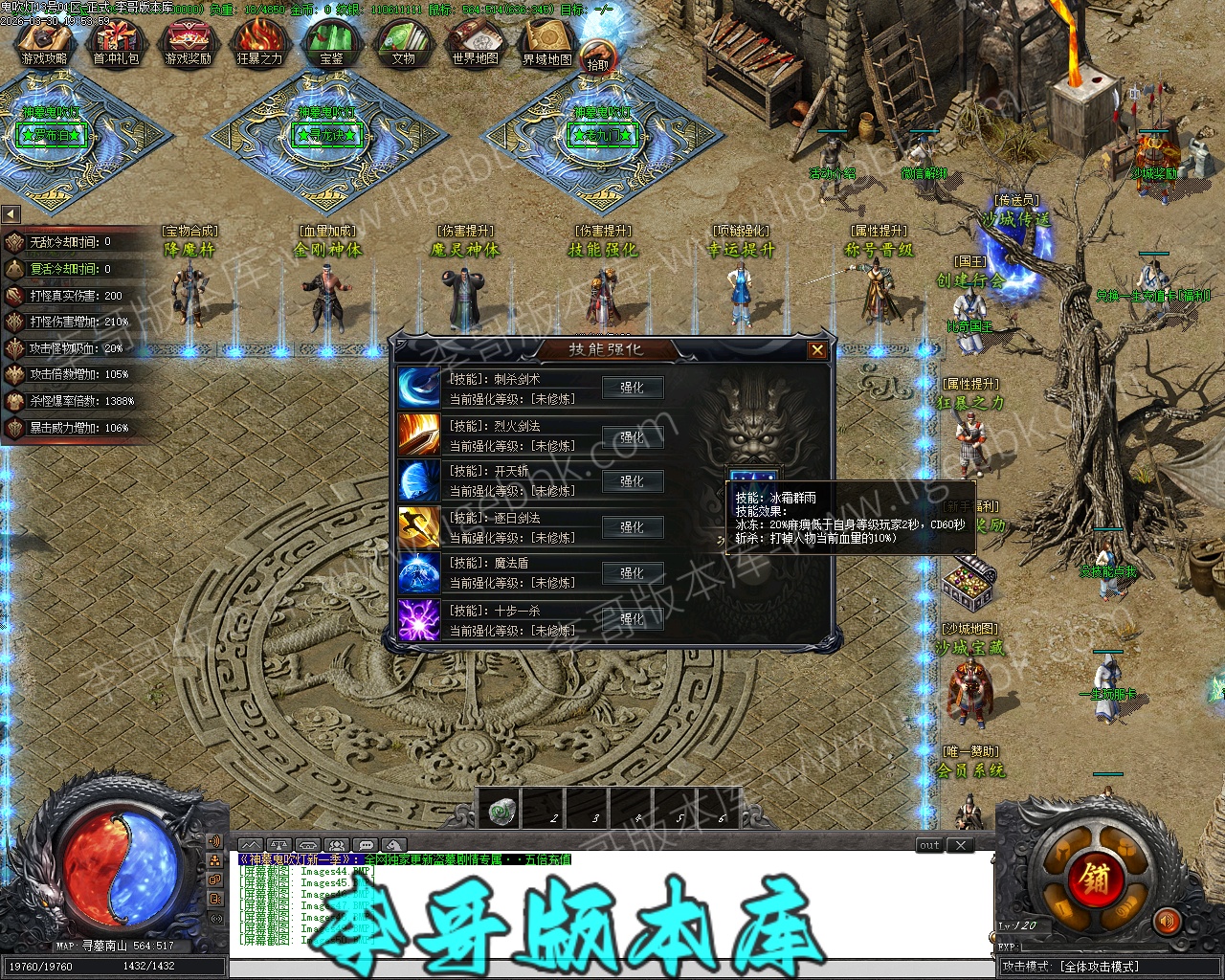Toggle sound with the orange speaker button

(x=1166, y=922)
